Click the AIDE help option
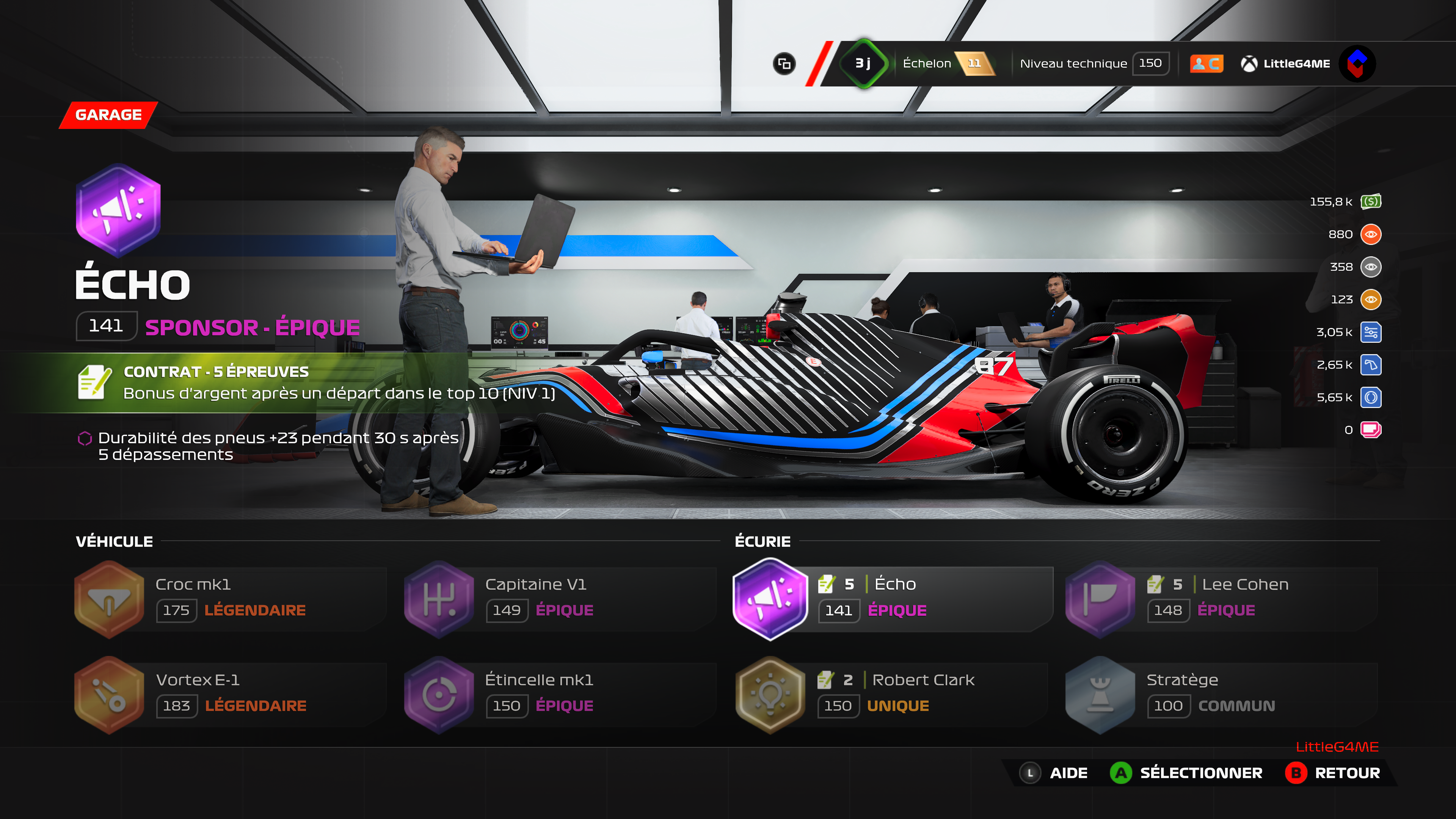This screenshot has width=1456, height=819. coord(1054,773)
